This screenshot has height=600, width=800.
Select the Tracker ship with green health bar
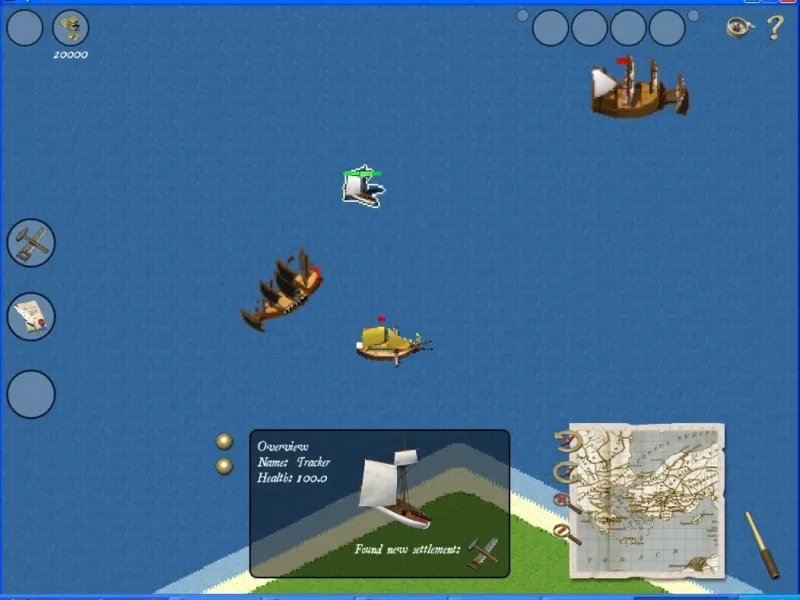(362, 188)
